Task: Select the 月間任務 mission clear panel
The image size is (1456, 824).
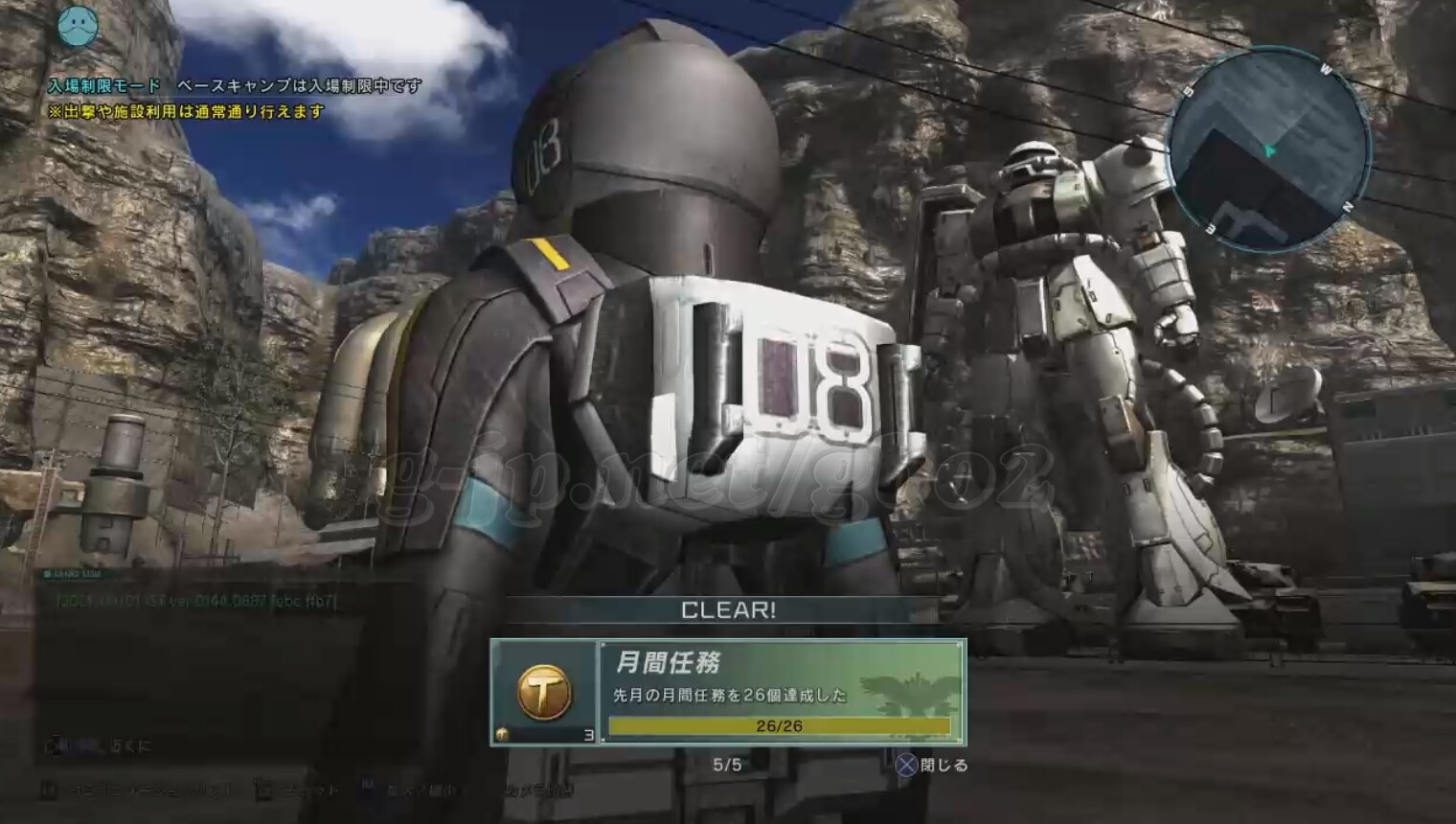Action: pyautogui.click(x=780, y=692)
